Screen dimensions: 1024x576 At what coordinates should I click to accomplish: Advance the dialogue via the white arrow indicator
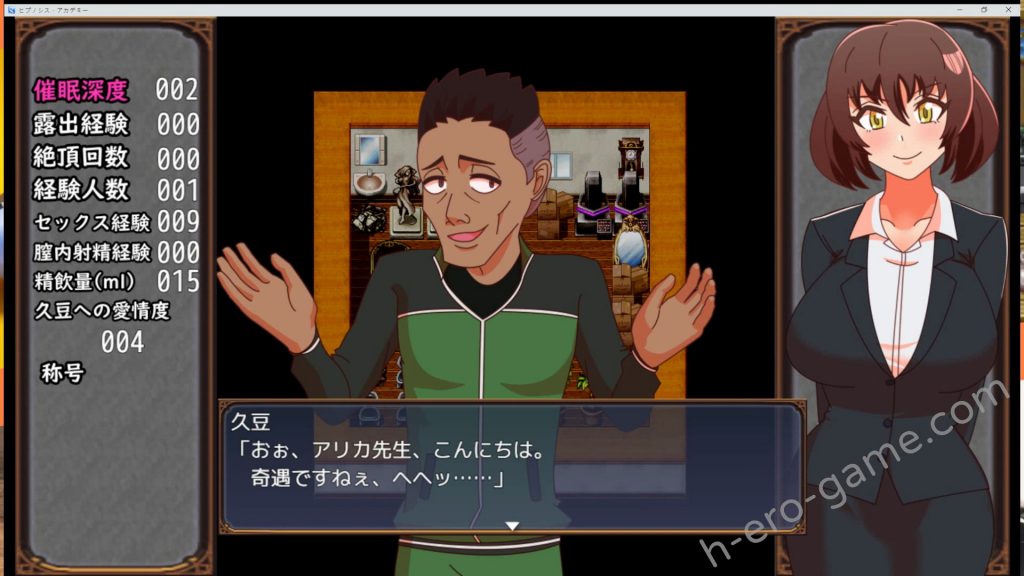pos(512,525)
